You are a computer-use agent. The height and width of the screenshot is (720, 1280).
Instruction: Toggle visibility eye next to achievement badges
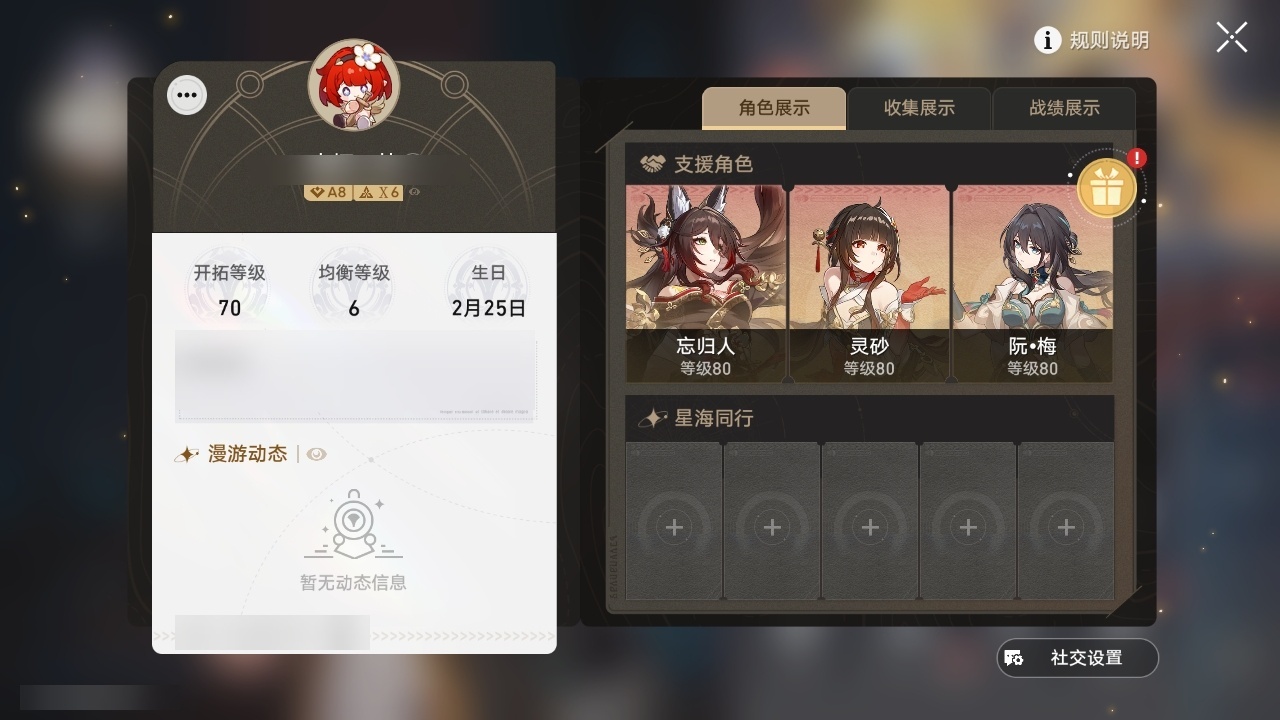point(412,193)
